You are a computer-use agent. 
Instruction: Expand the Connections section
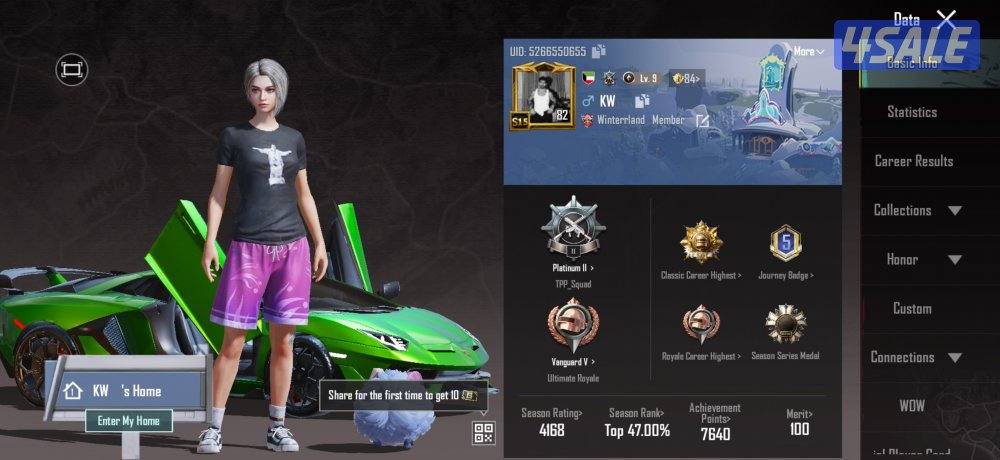(x=916, y=357)
